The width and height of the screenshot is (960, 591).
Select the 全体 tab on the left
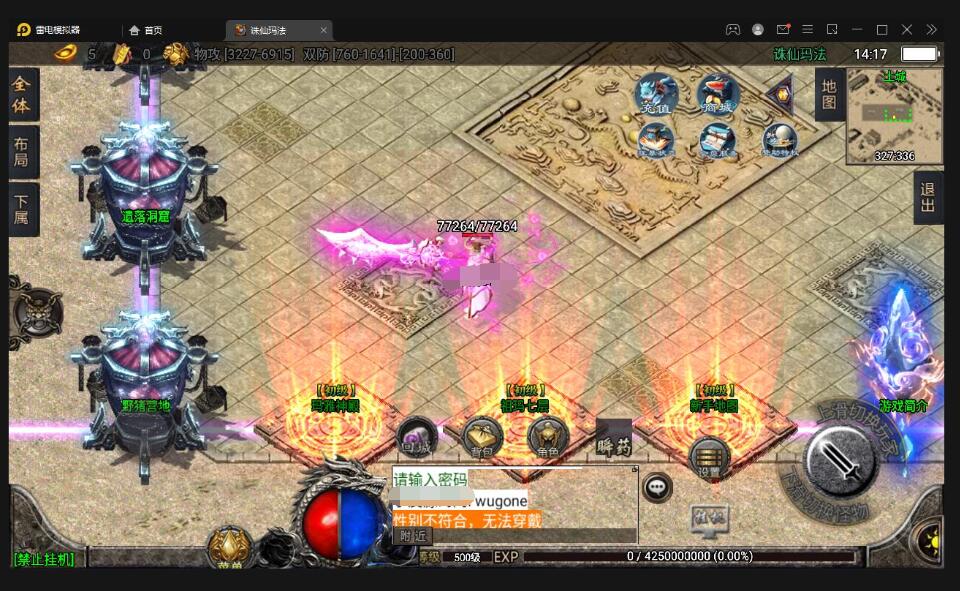tap(23, 94)
